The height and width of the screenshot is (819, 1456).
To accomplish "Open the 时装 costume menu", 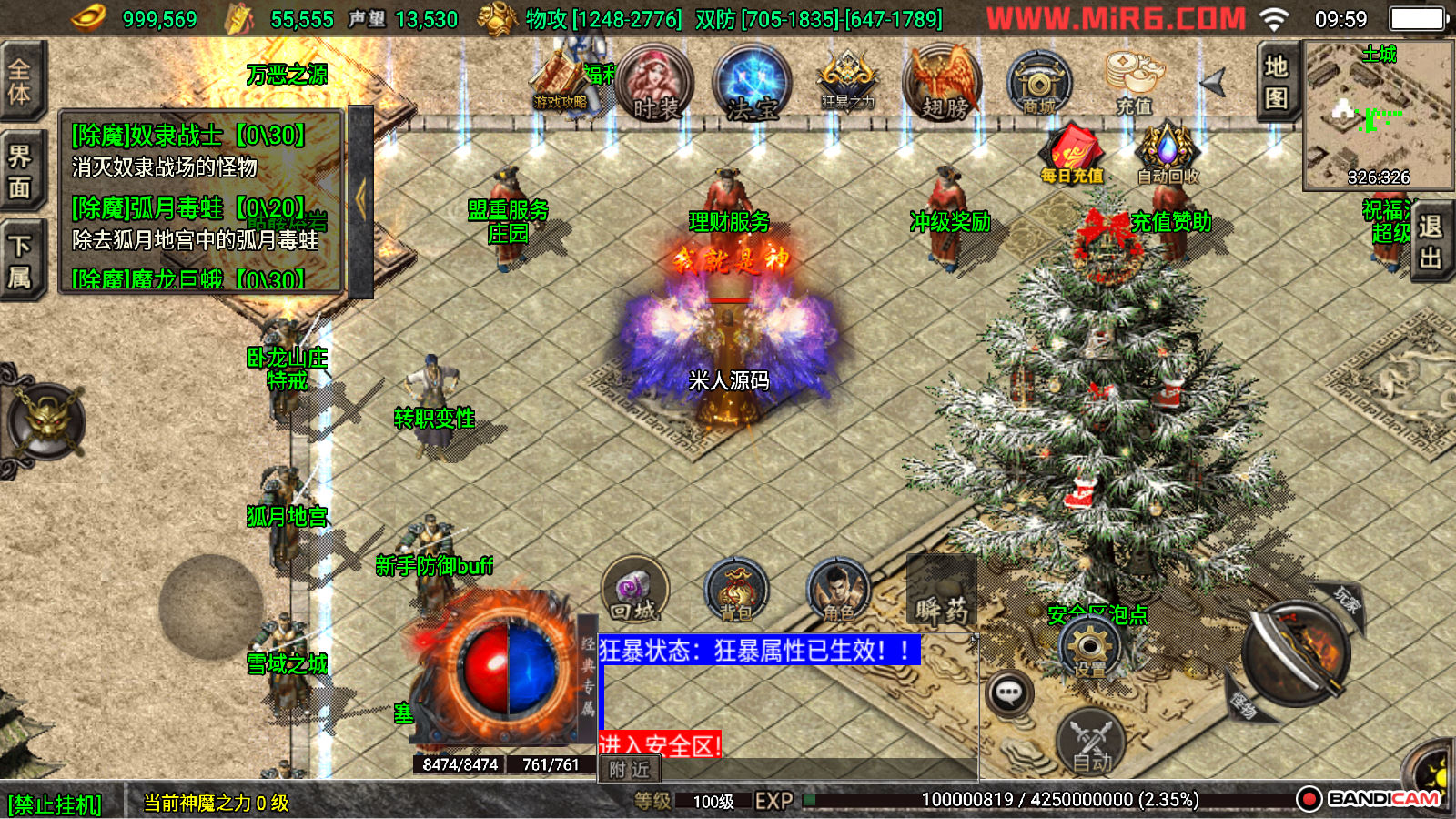I will 654,84.
